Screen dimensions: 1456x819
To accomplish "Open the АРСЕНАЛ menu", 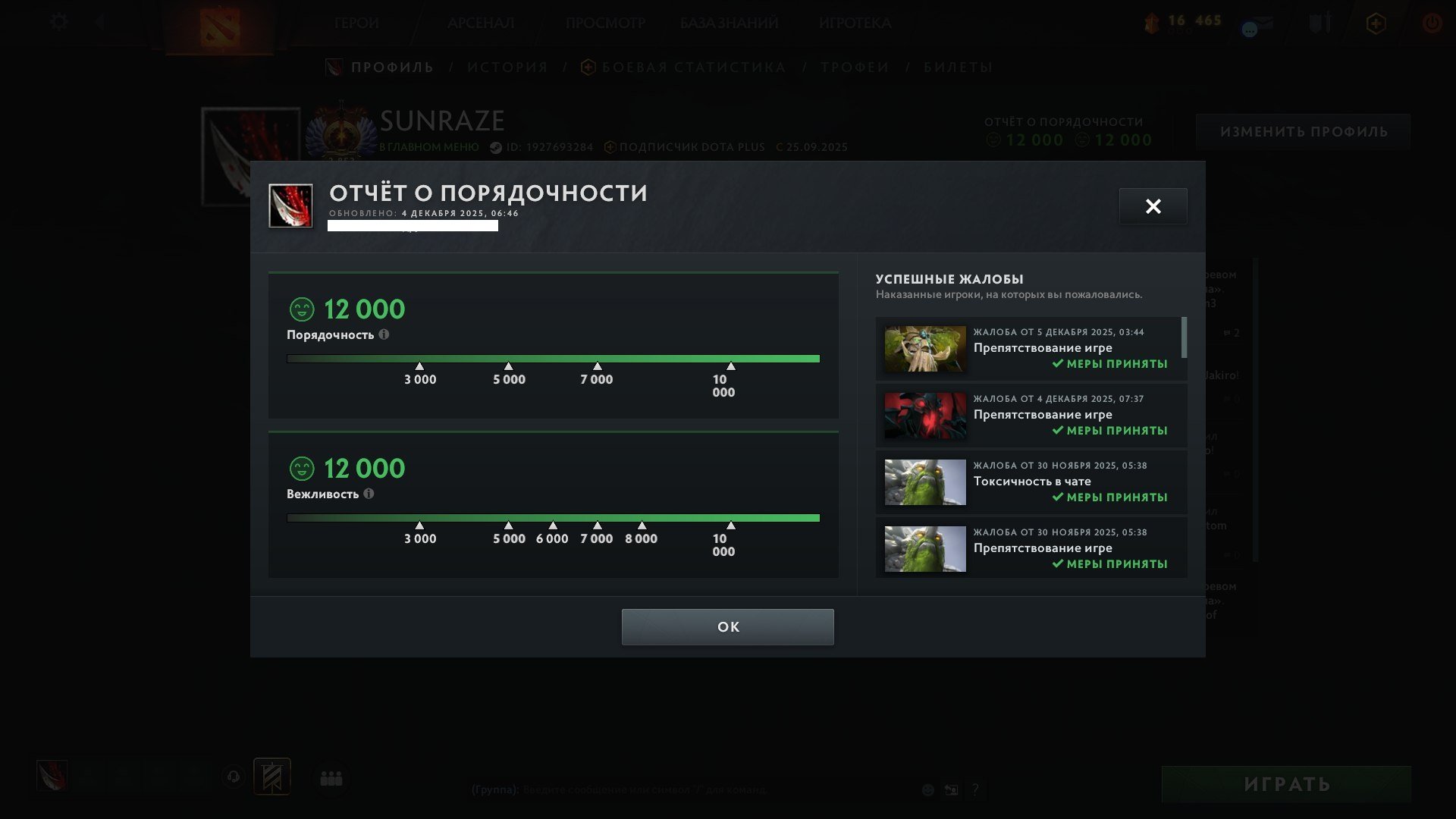I will (481, 24).
